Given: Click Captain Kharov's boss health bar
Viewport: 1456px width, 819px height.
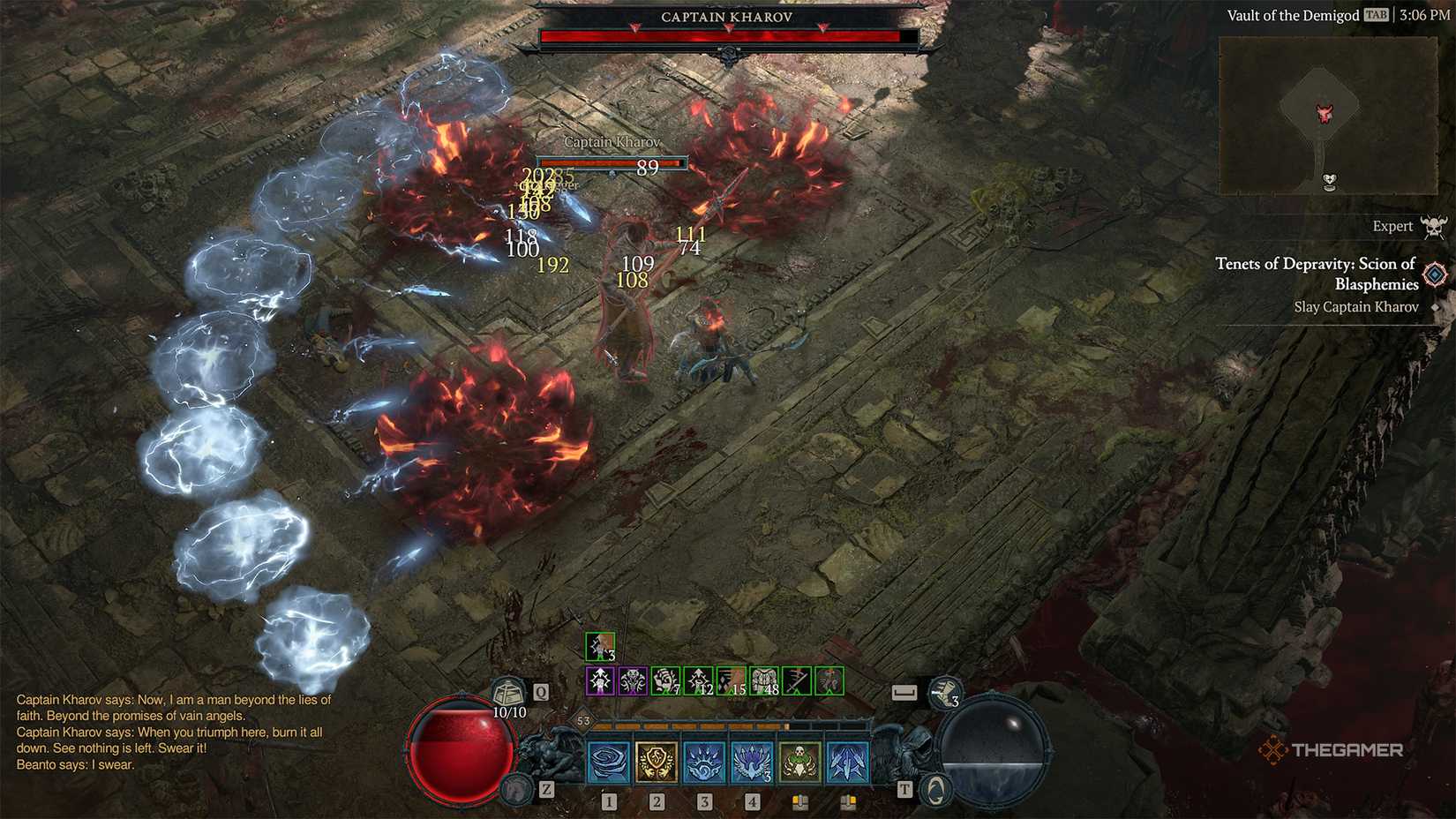Looking at the screenshot, I should (728, 35).
